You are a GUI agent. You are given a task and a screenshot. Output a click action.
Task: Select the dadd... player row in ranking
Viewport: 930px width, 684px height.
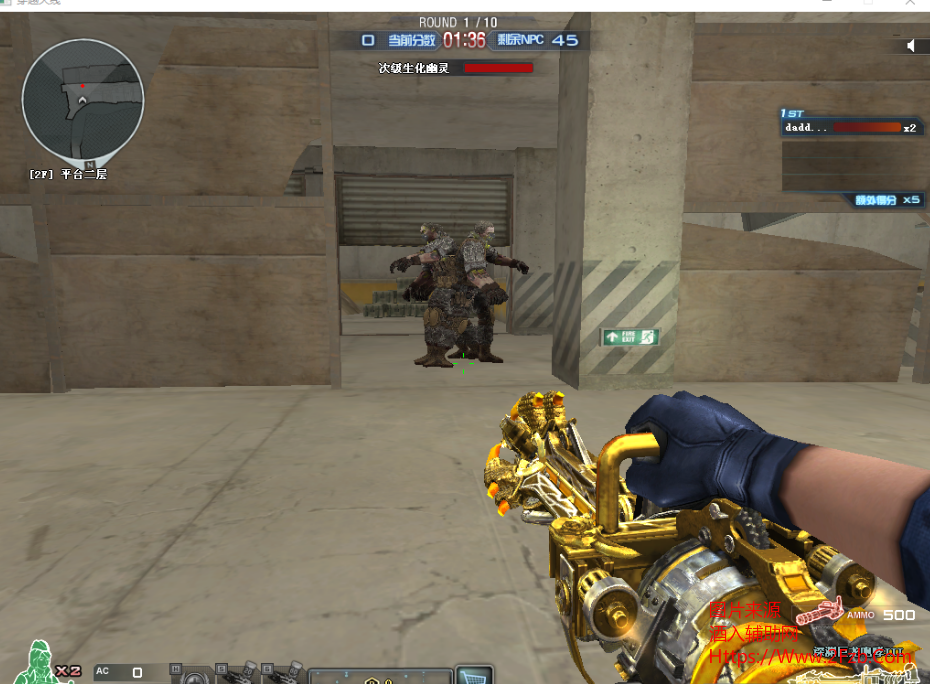[x=850, y=128]
